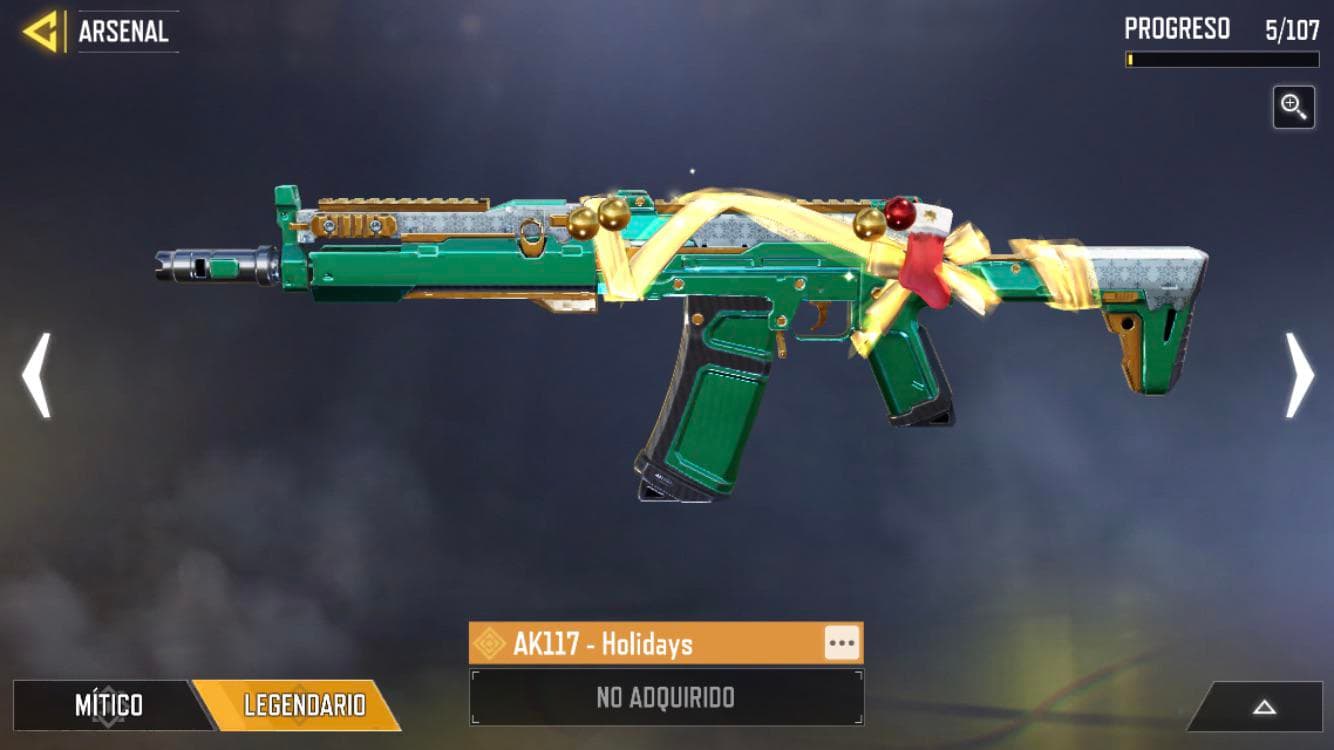Toggle rarity filter to MÍTICO
Viewport: 1334px width, 750px height.
107,705
